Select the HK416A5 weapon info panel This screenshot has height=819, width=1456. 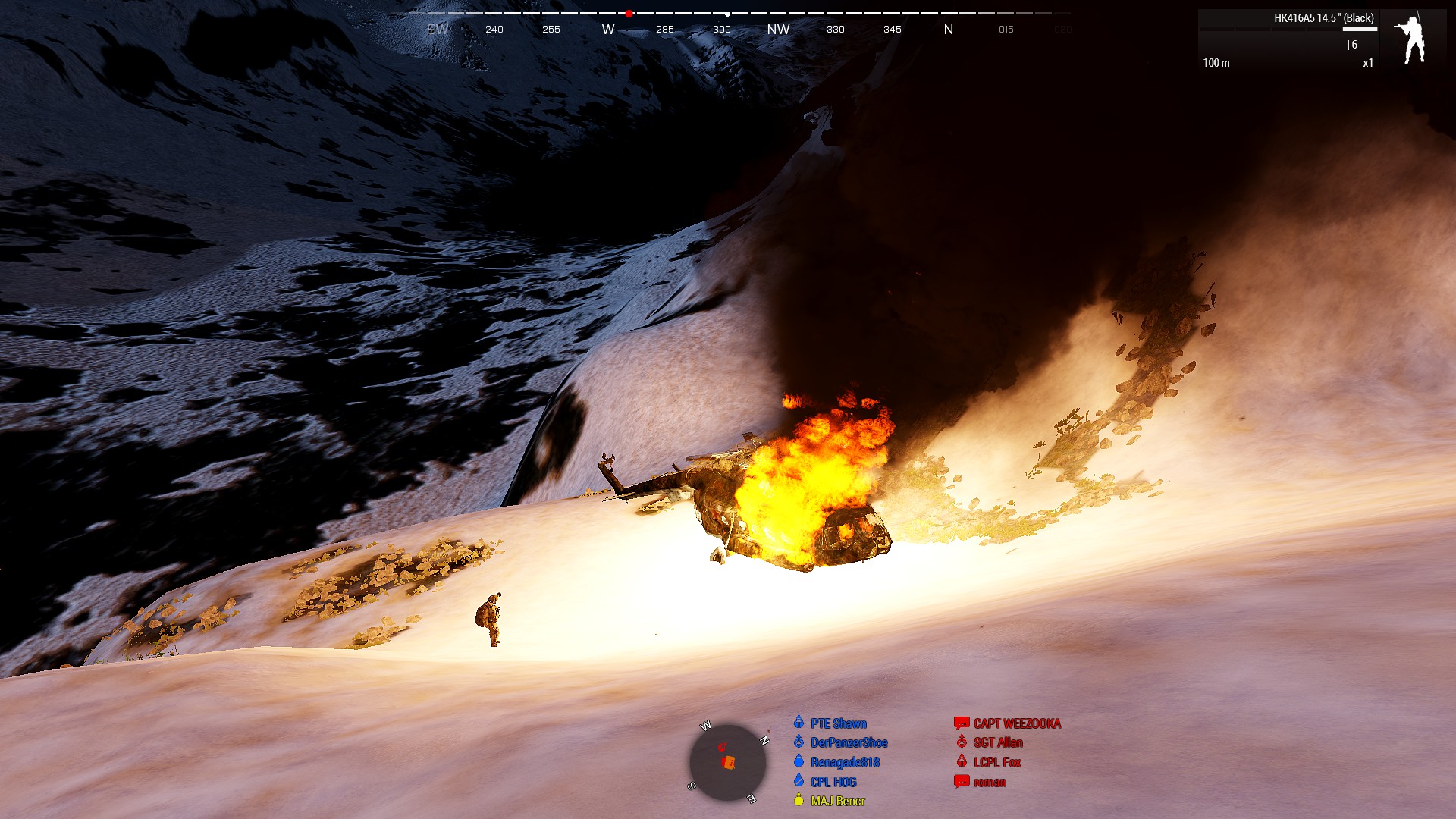[1288, 39]
